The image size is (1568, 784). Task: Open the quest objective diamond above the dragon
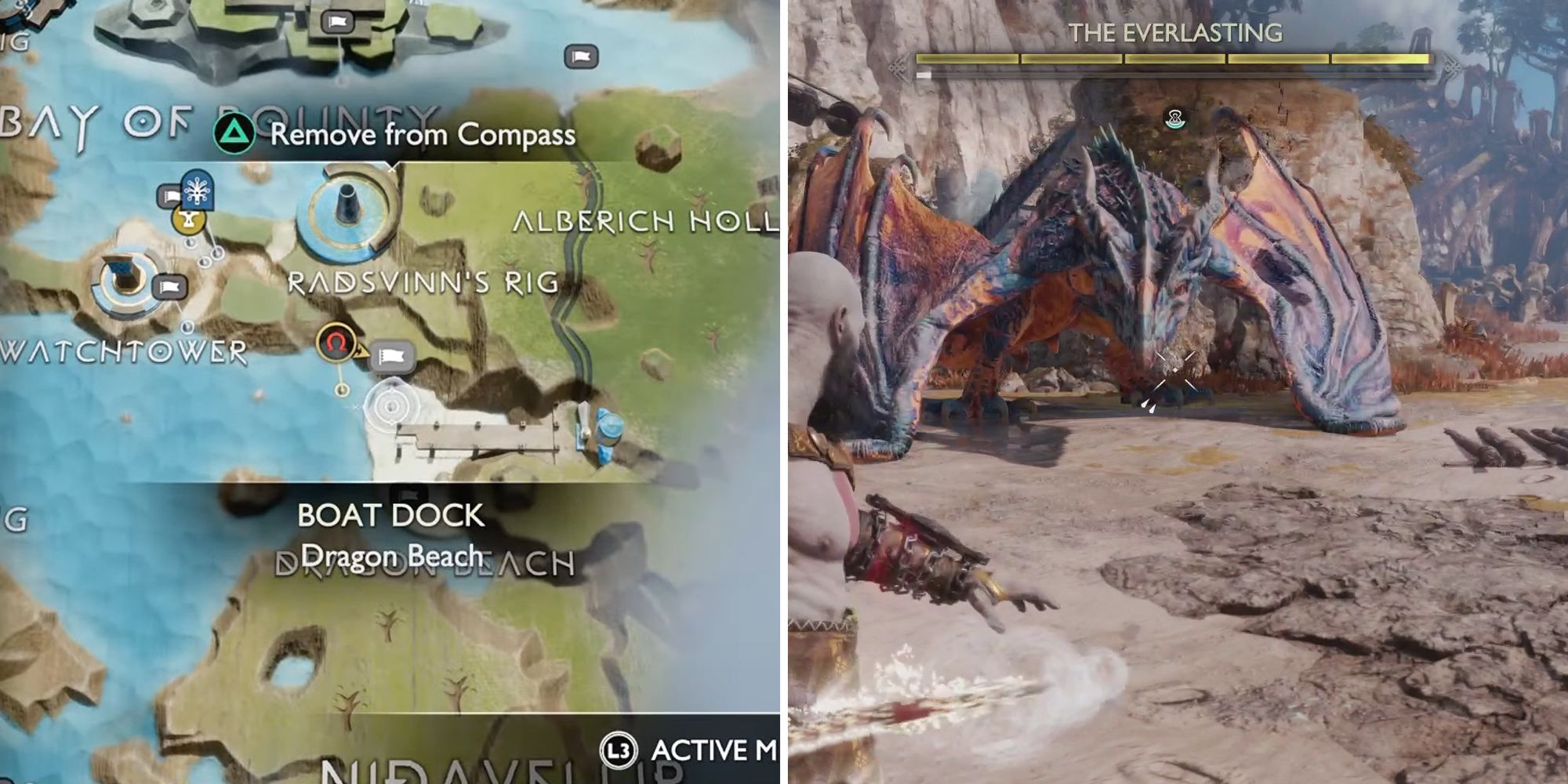[x=1173, y=119]
